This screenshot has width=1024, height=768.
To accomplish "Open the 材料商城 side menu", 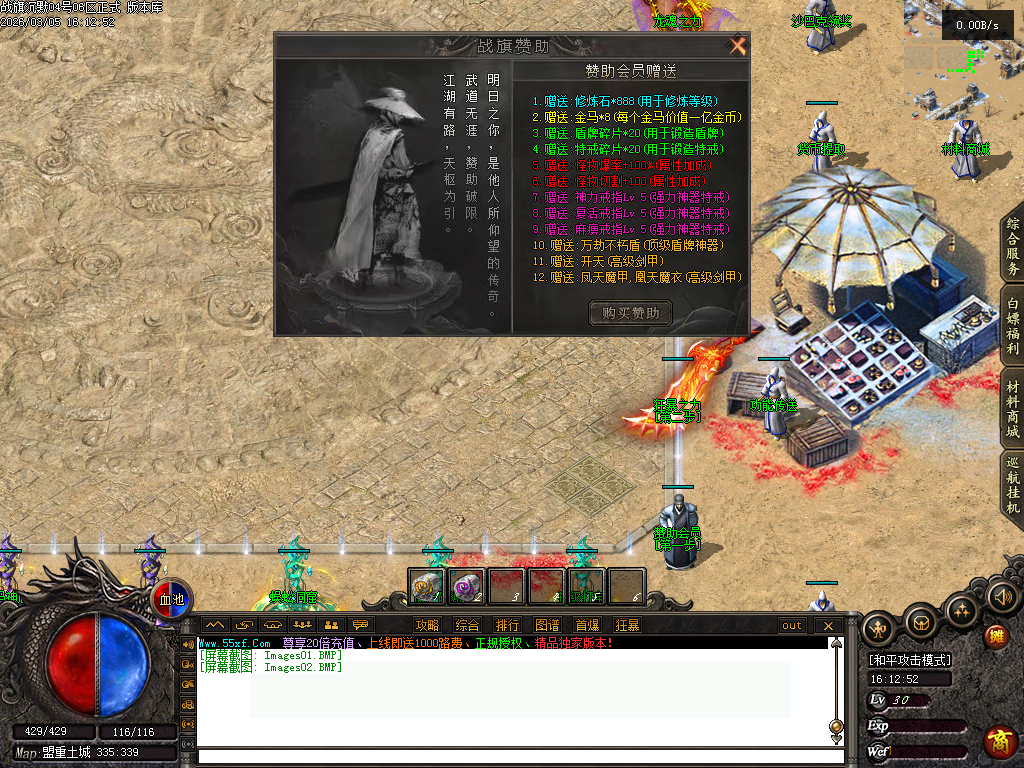I will (1013, 409).
